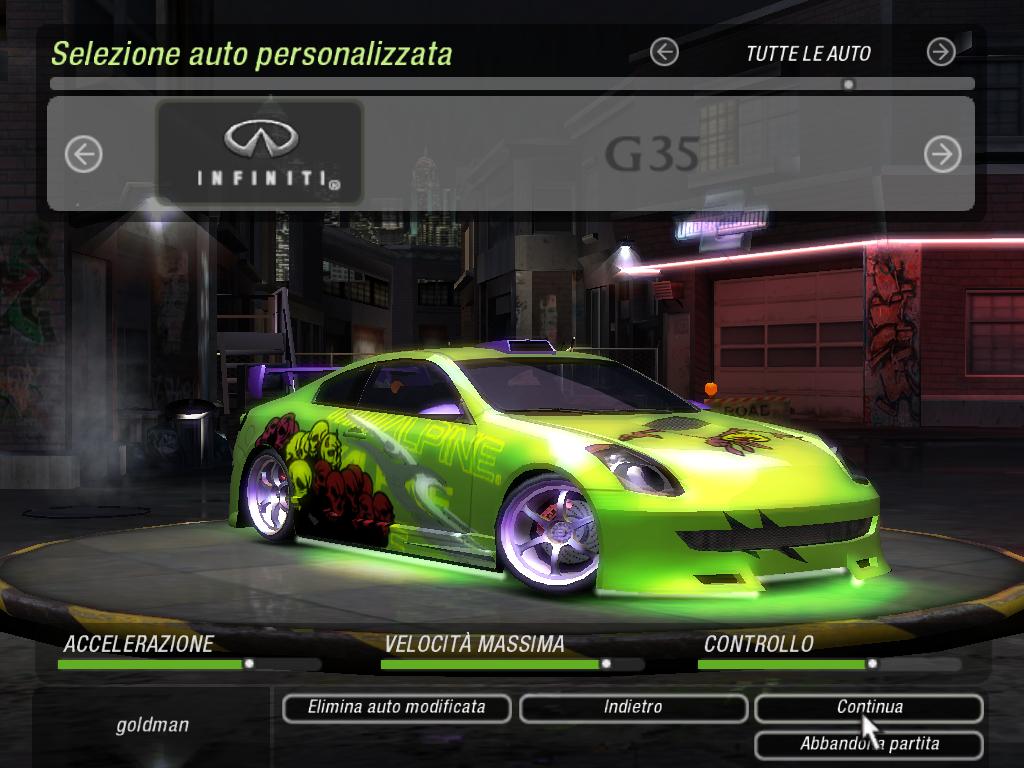The height and width of the screenshot is (768, 1024).
Task: Switch to the previous car category filter
Action: [x=664, y=52]
